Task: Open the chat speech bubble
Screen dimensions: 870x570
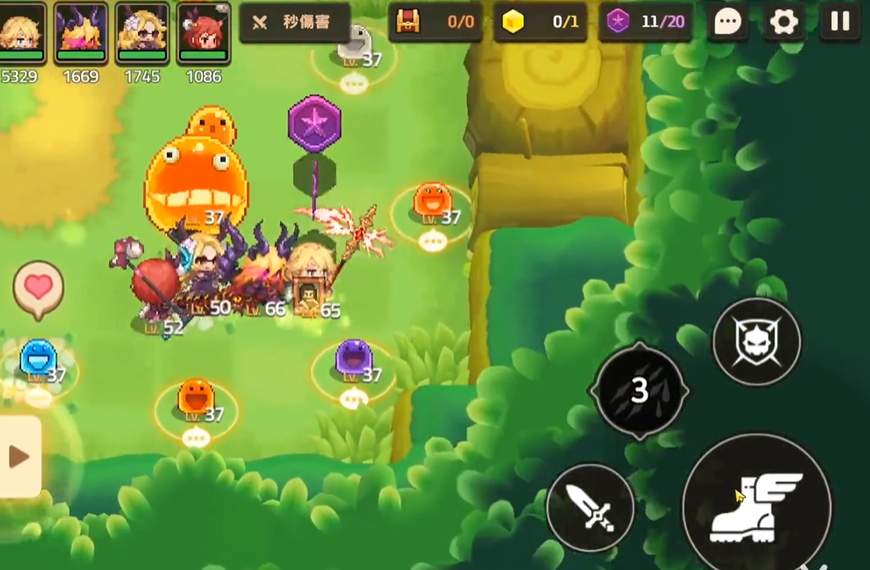Action: pos(728,21)
